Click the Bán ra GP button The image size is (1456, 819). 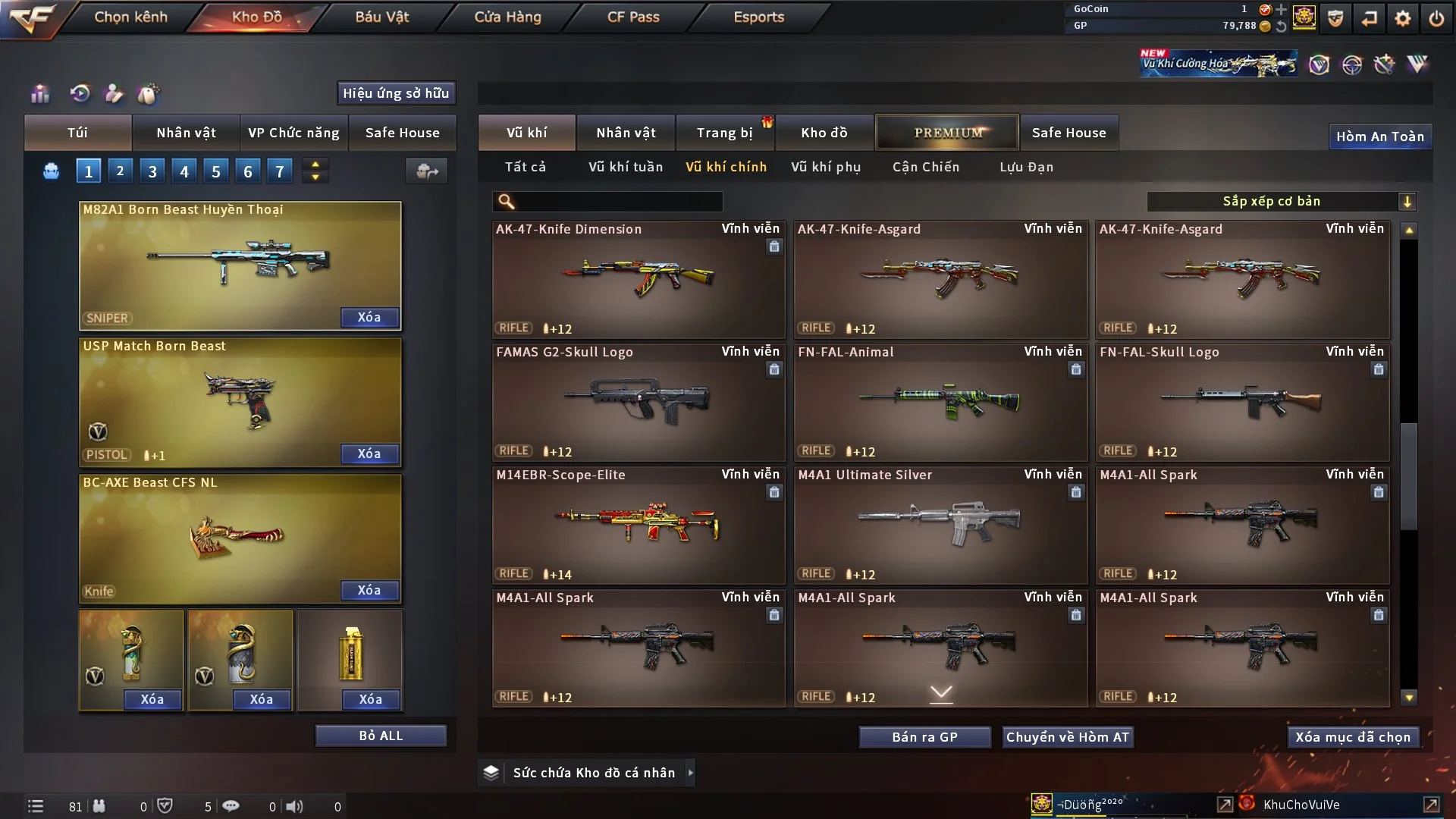click(924, 737)
